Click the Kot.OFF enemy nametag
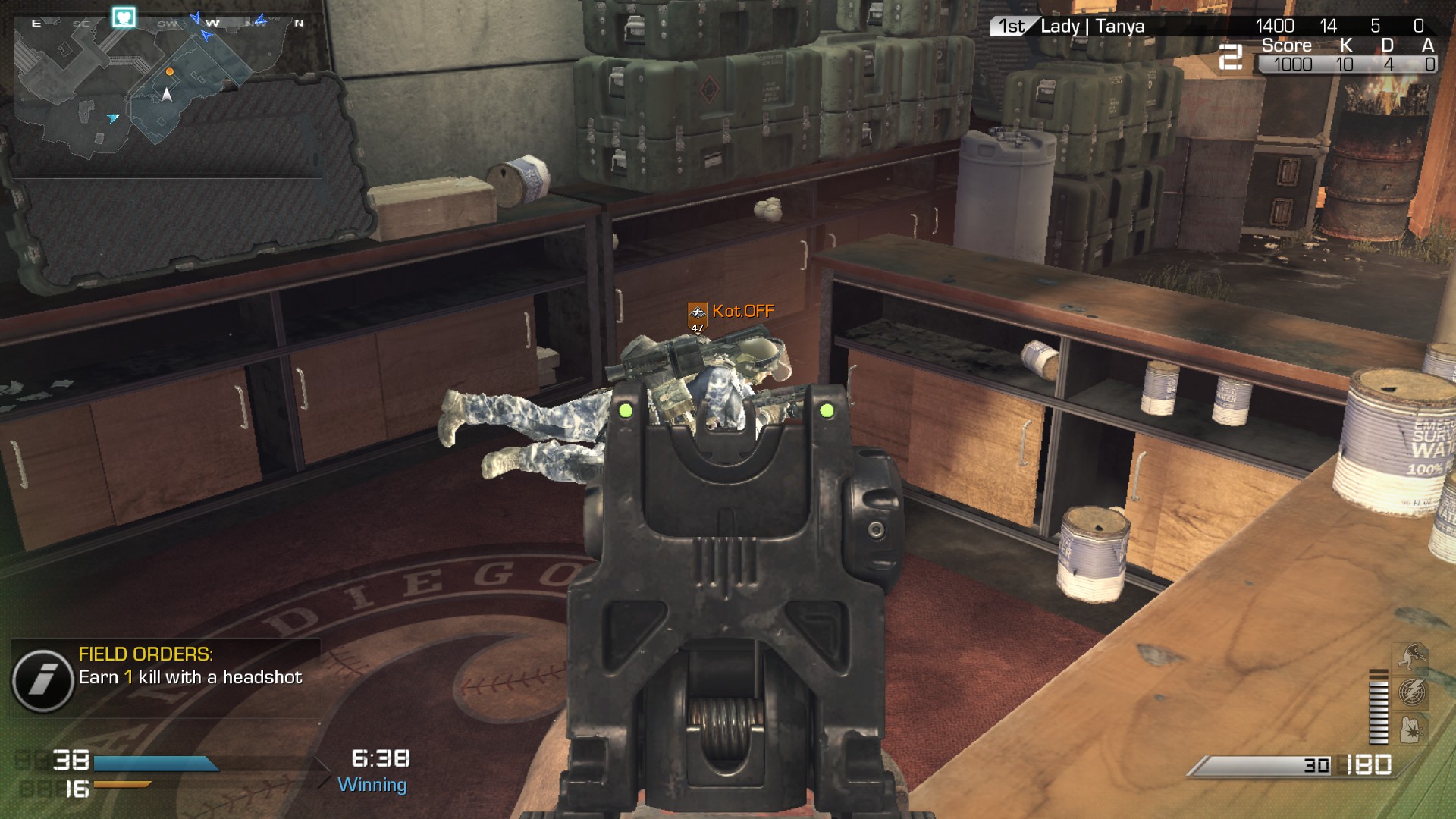The image size is (1456, 819). point(742,310)
